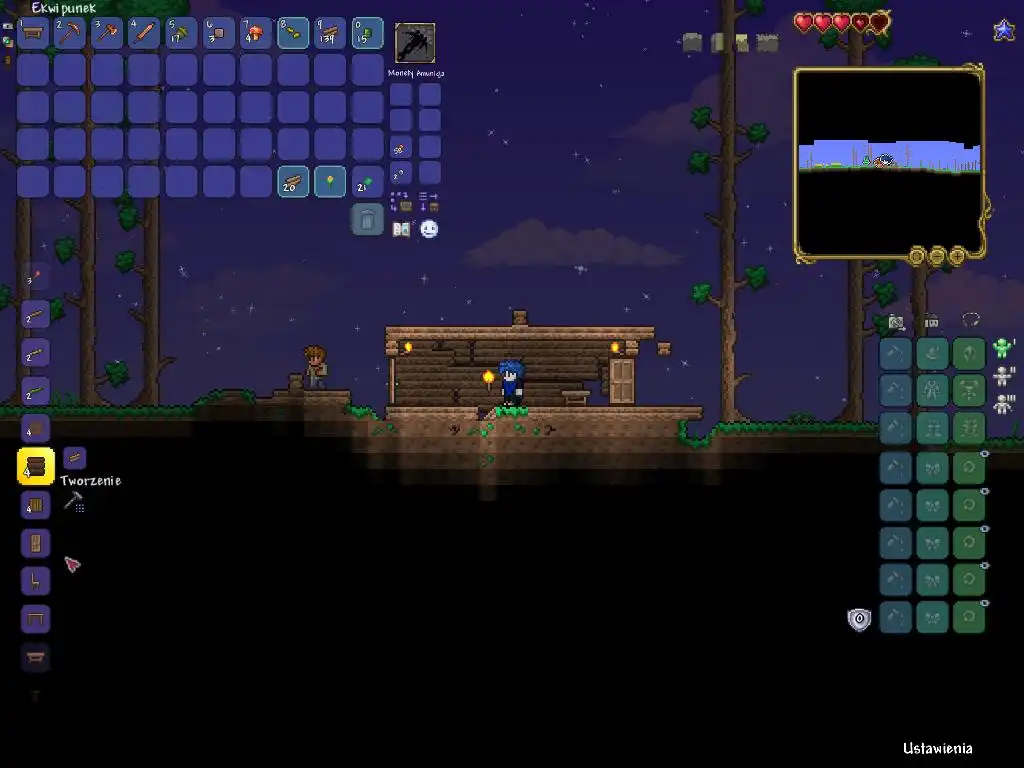The image size is (1024, 768).
Task: Switch to the green equipment loadout figure
Action: [x=1003, y=349]
